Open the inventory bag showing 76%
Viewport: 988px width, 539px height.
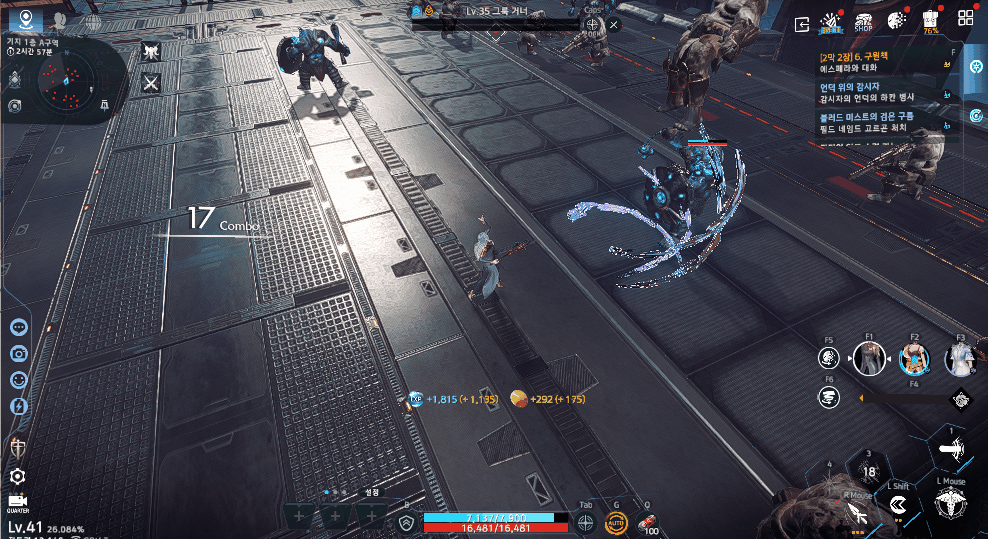click(x=931, y=22)
